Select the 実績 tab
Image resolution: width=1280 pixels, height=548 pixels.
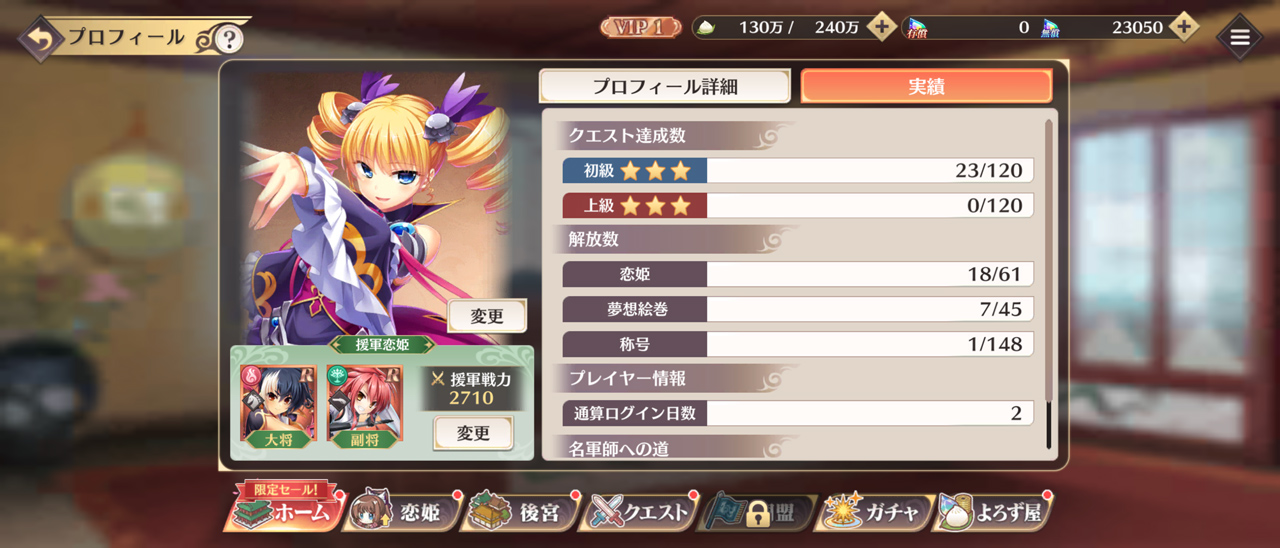(x=926, y=86)
